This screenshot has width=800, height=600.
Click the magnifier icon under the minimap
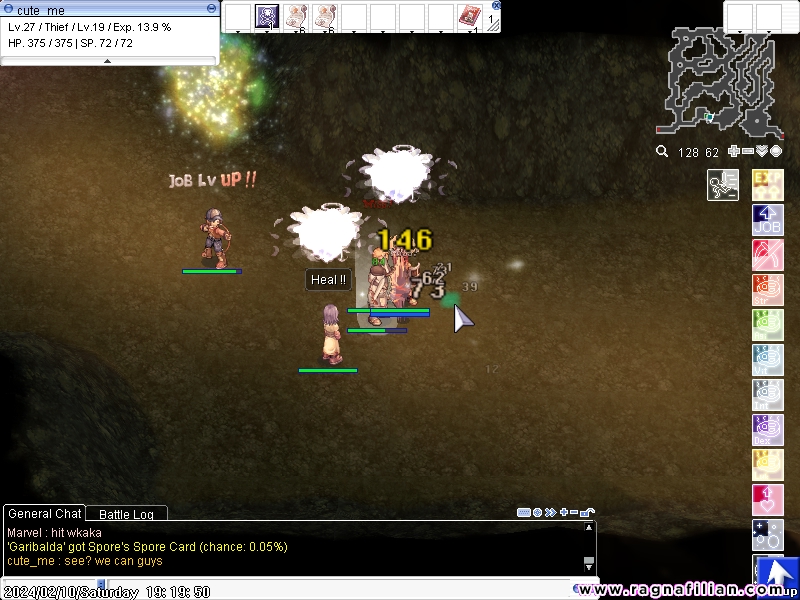[662, 152]
